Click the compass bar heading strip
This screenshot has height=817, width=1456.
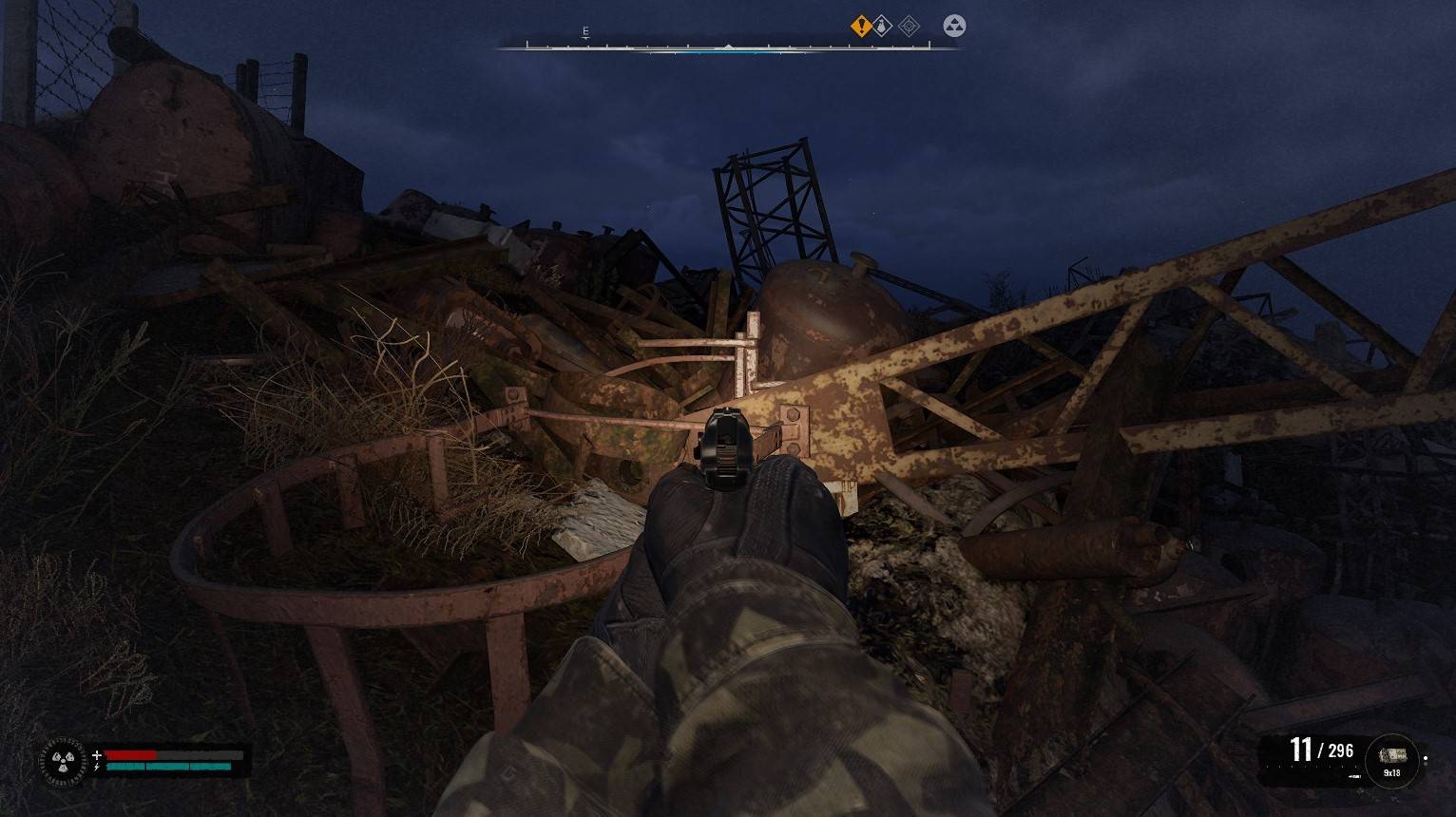(728, 46)
